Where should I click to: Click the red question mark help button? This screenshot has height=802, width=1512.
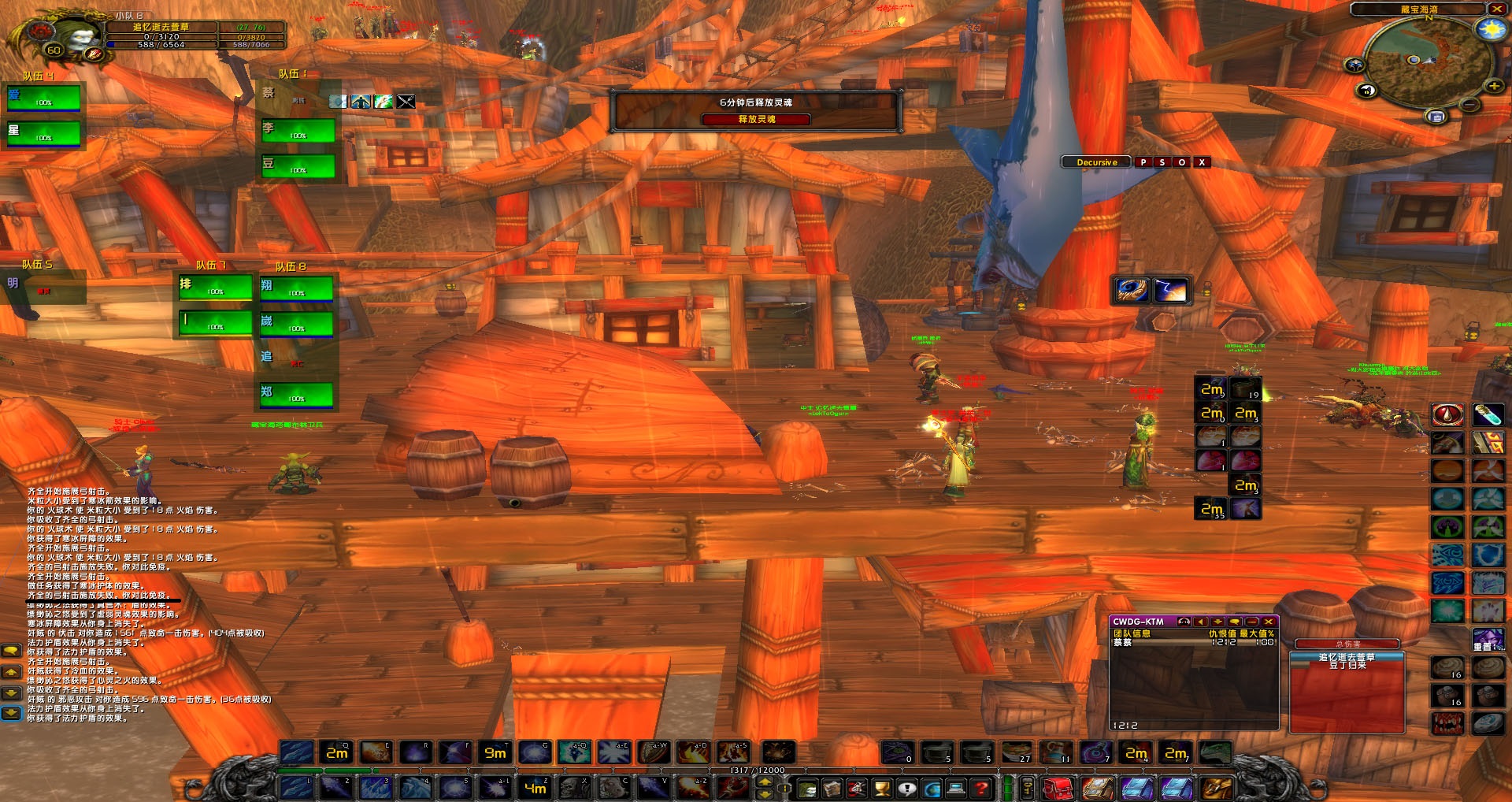click(980, 787)
